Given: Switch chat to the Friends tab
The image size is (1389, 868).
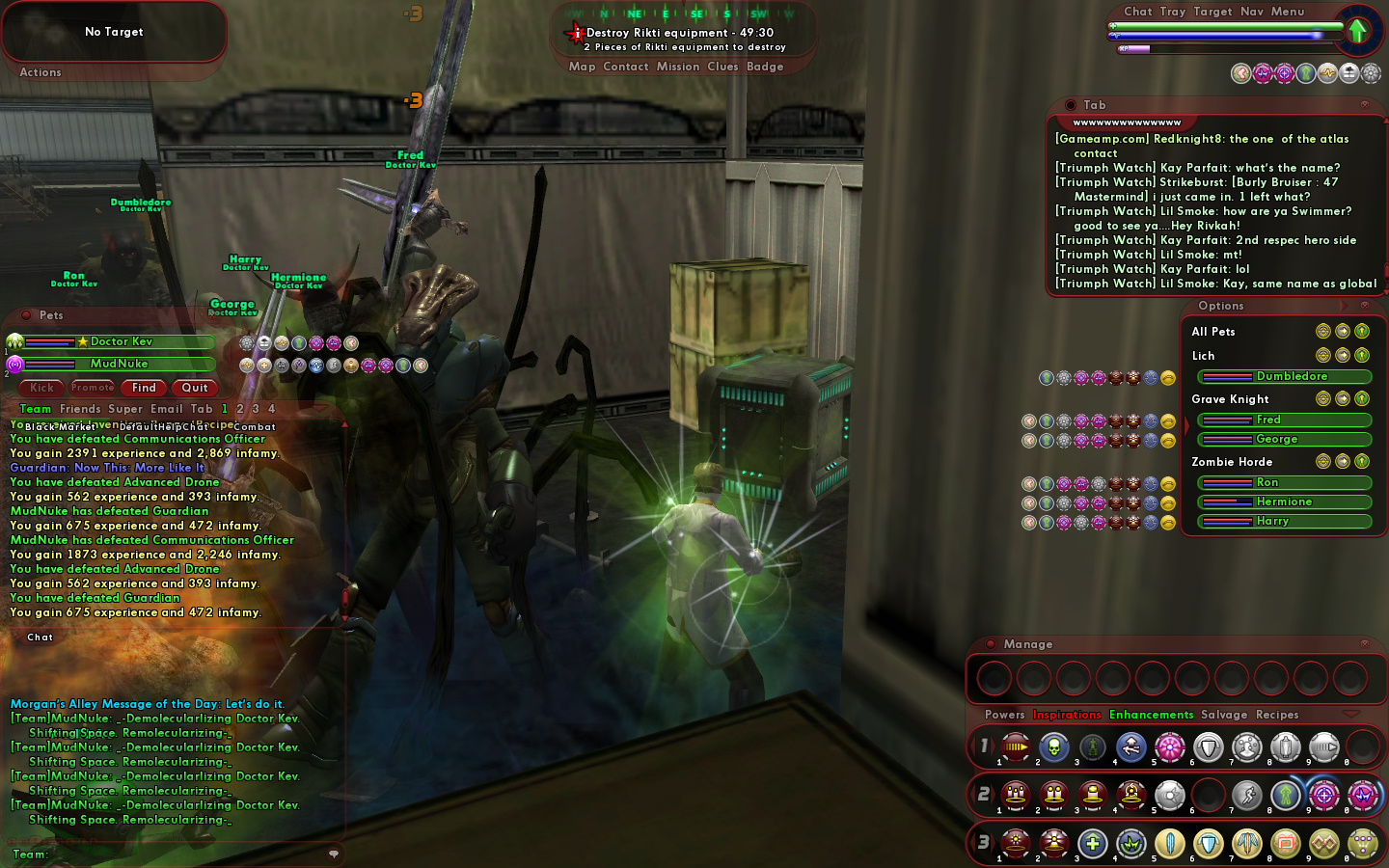Looking at the screenshot, I should [x=80, y=409].
